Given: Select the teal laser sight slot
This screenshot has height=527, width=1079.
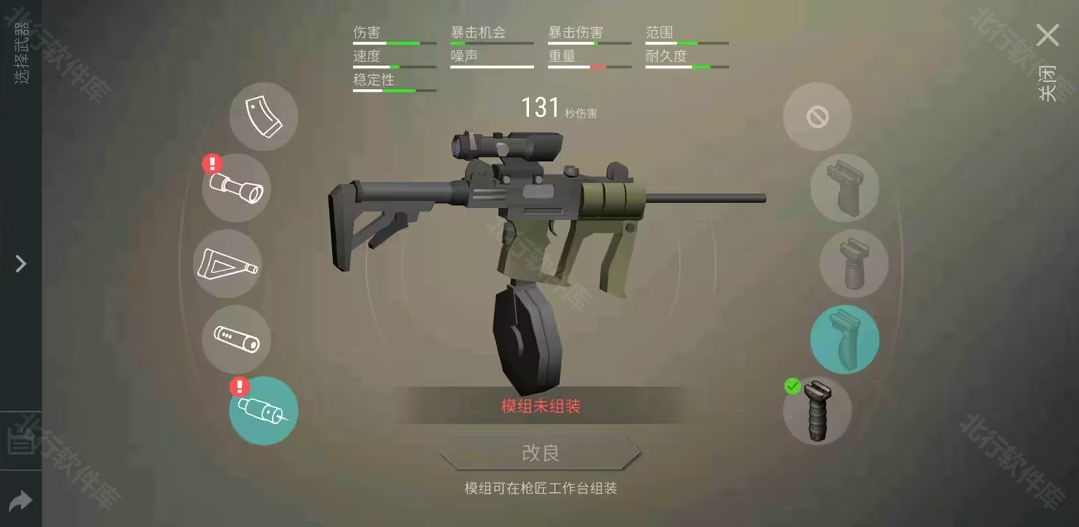Looking at the screenshot, I should 263,411.
